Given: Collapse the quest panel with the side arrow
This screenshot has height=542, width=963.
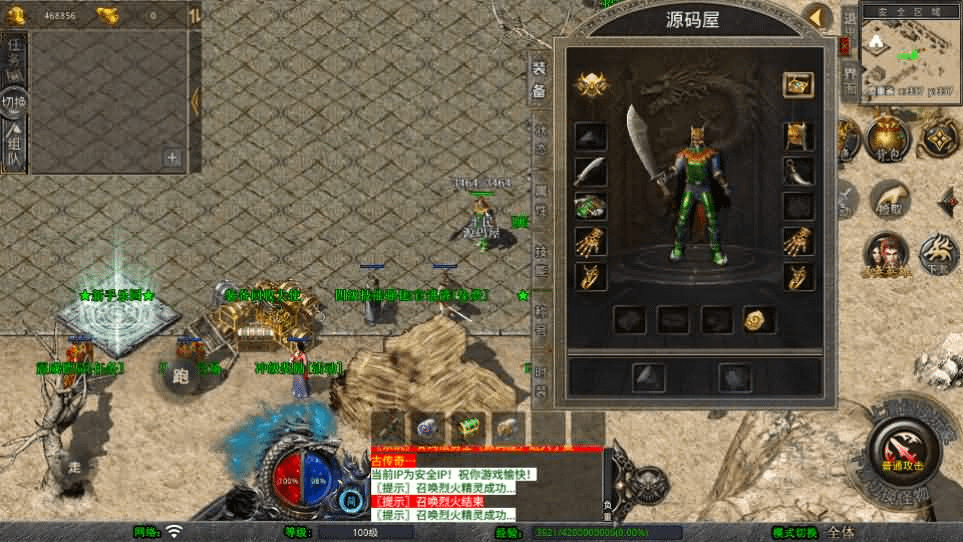Looking at the screenshot, I should [x=195, y=100].
